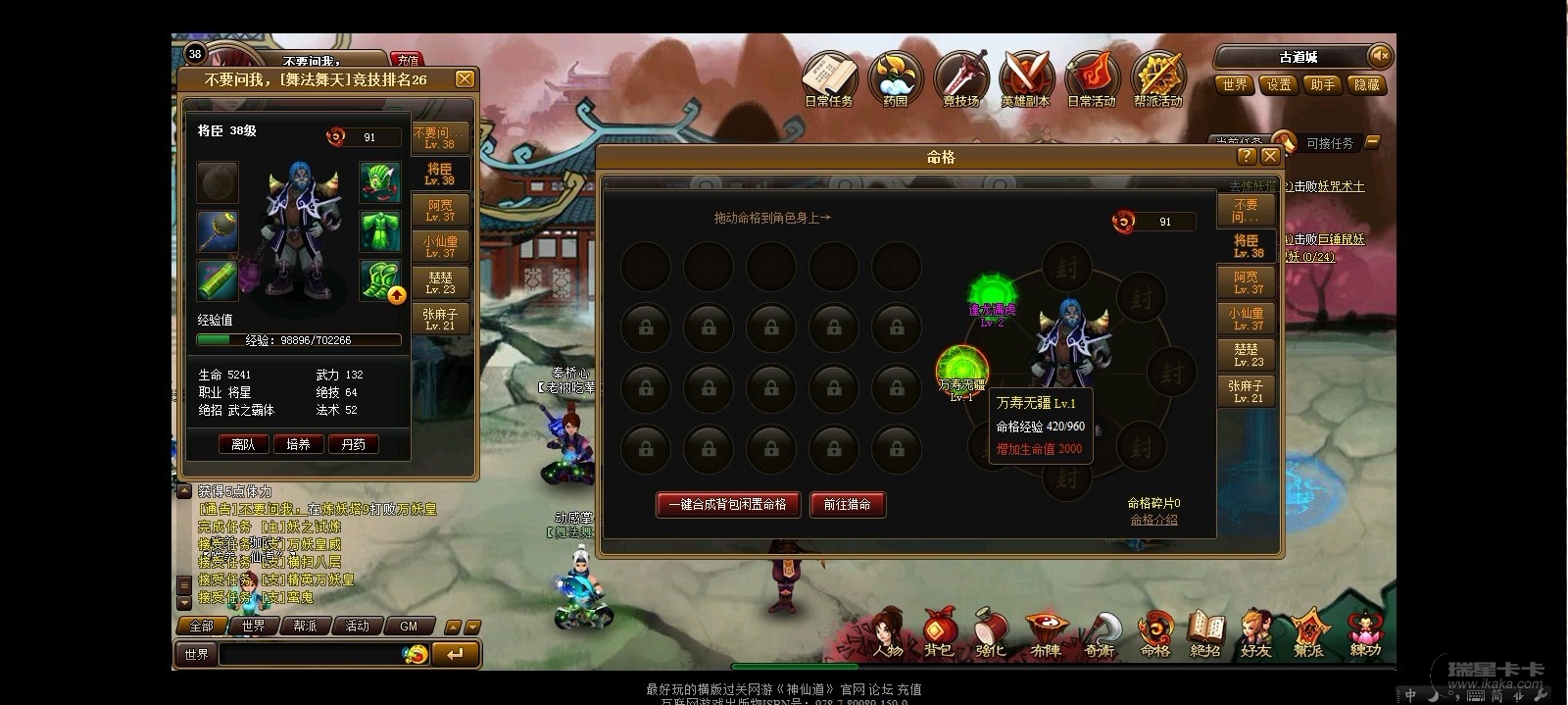The width and height of the screenshot is (1568, 705).
Task: Close the character info panel
Action: (x=465, y=79)
